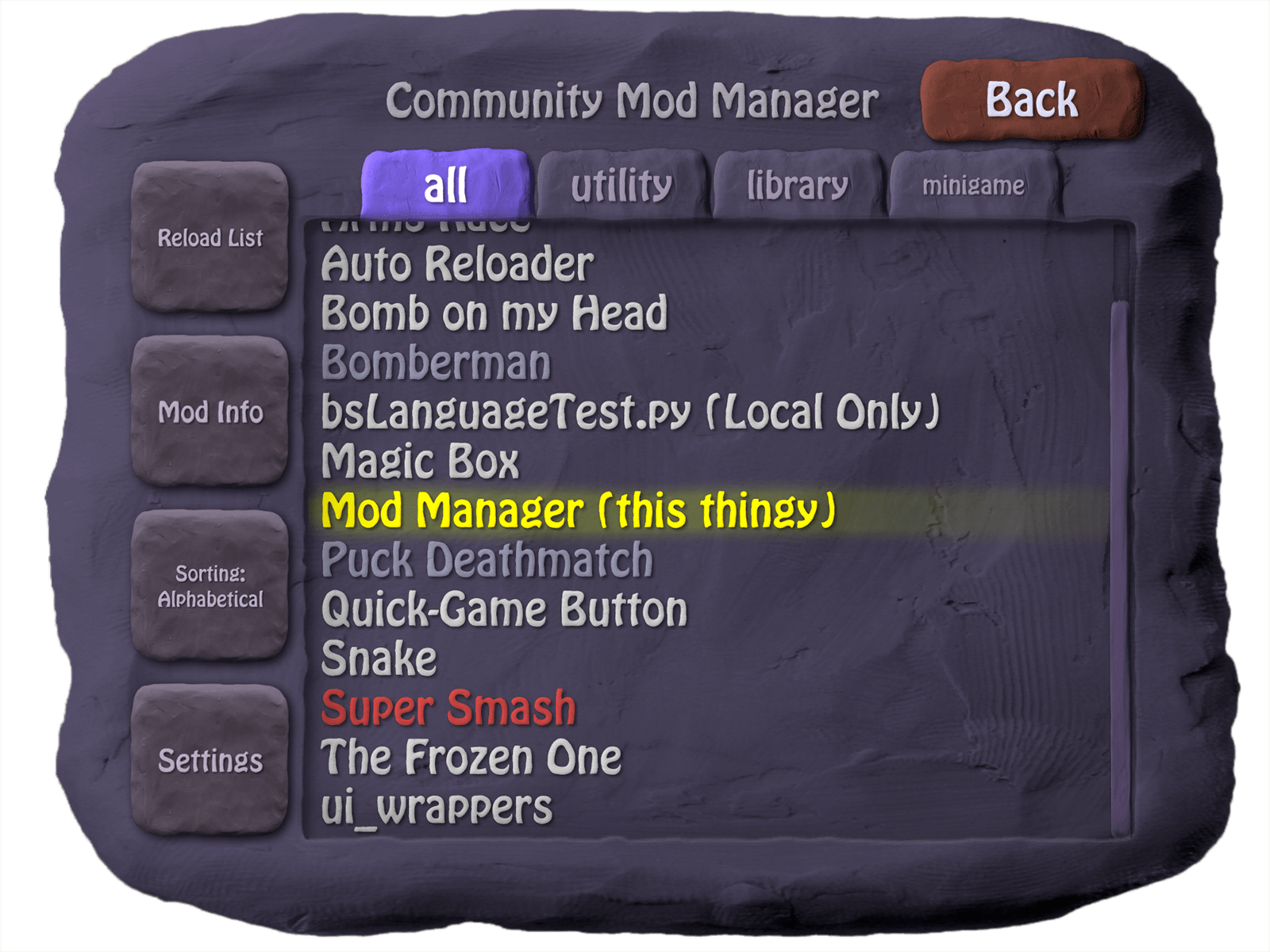
Task: Select the Magic Box mod
Action: pyautogui.click(x=423, y=460)
